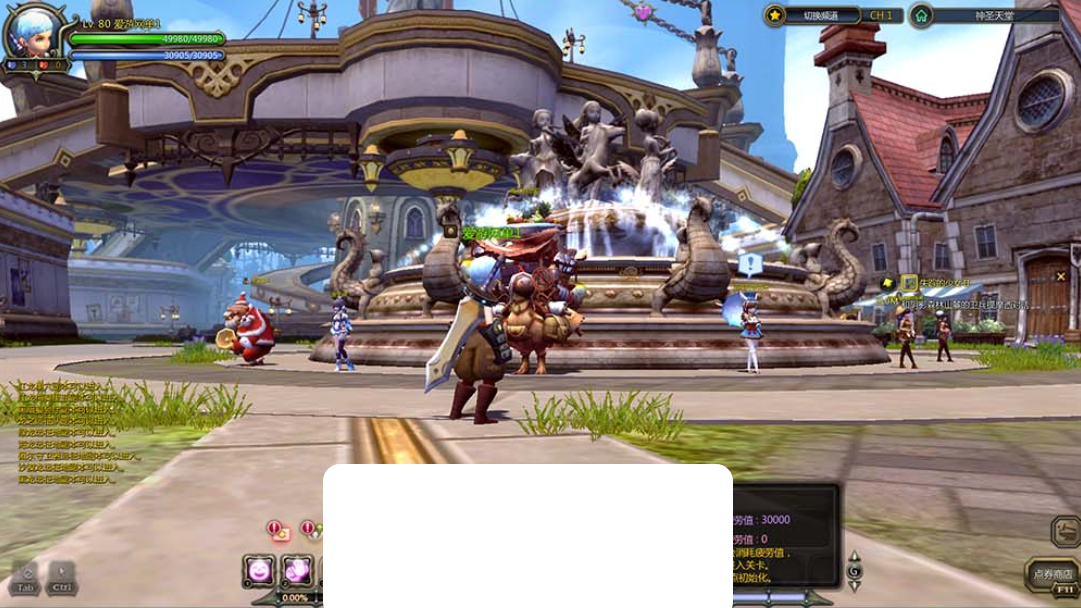The height and width of the screenshot is (608, 1081).
Task: Click the green house icon beside 神圣天堂
Action: coord(921,15)
